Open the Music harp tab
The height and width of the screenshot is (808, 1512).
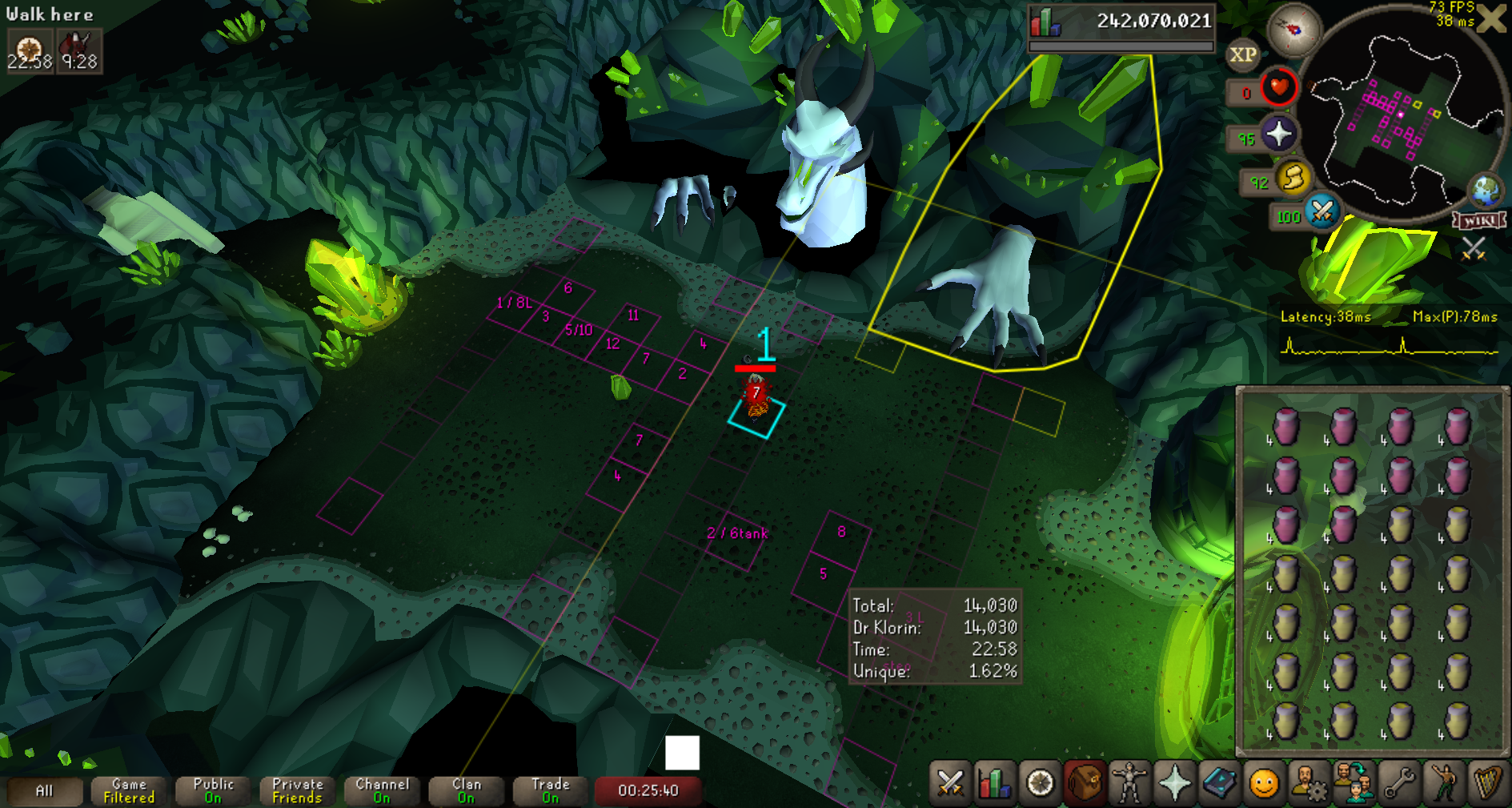[x=1488, y=782]
